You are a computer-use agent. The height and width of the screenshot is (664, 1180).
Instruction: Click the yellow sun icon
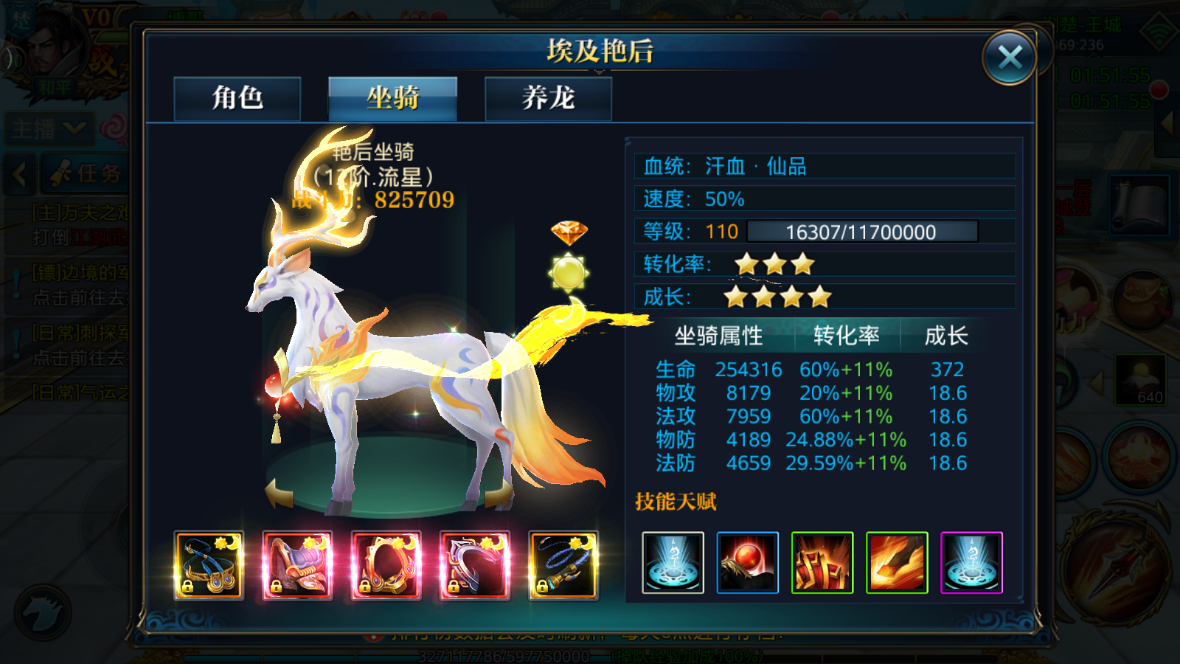(569, 272)
